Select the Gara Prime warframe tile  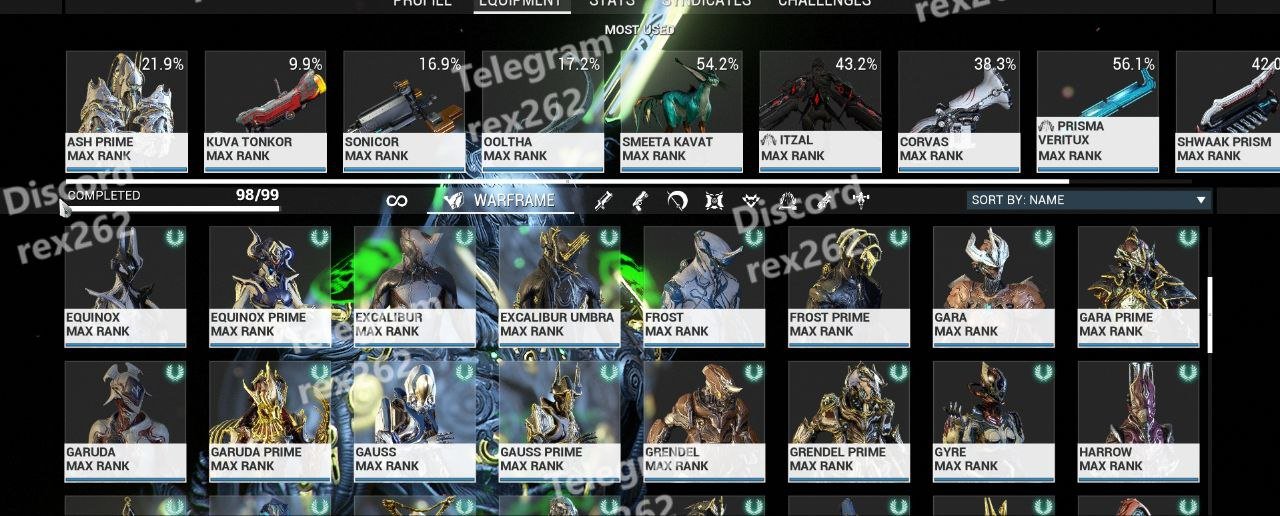click(x=1138, y=286)
